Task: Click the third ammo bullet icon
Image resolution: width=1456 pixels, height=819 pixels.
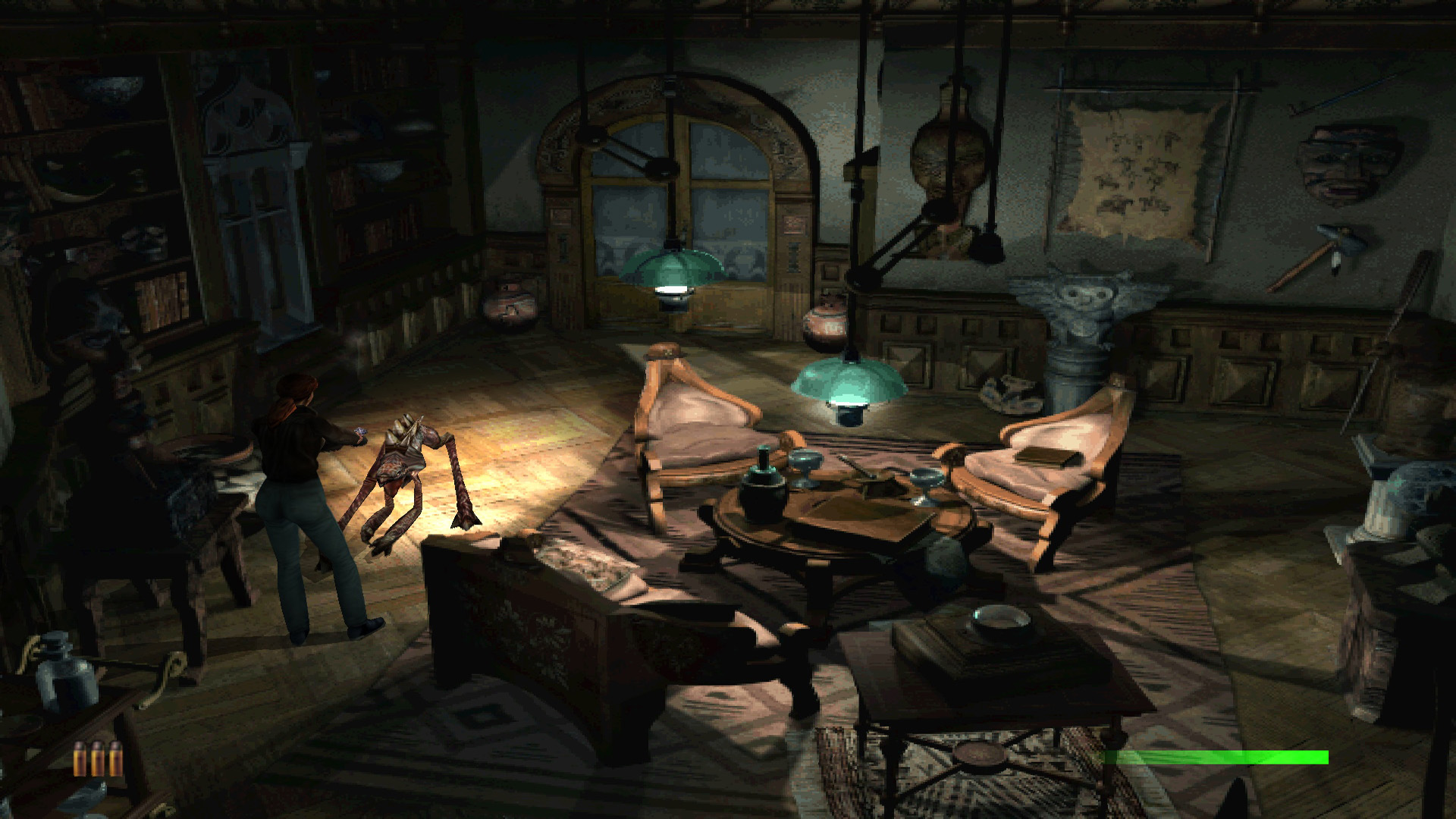Action: pos(115,758)
